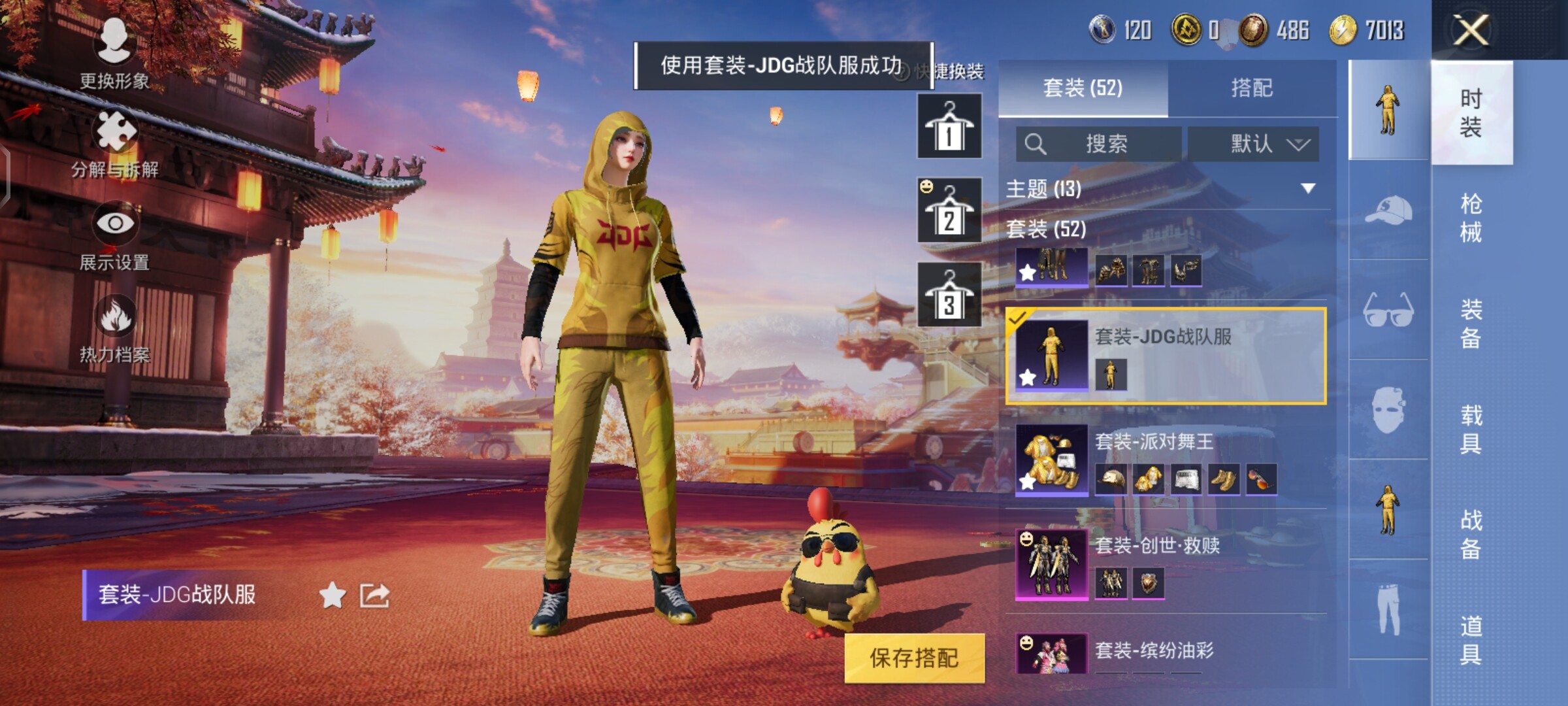Image resolution: width=1568 pixels, height=706 pixels.
Task: Switch to the 搭配 tab
Action: tap(1251, 88)
